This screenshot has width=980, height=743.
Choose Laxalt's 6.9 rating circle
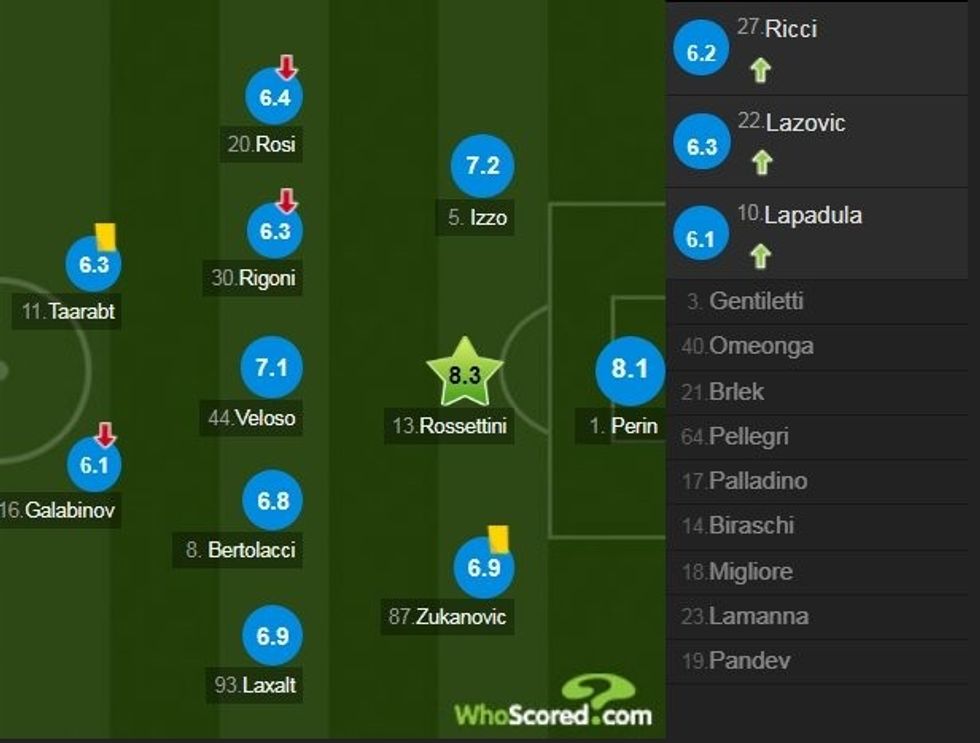coord(272,636)
